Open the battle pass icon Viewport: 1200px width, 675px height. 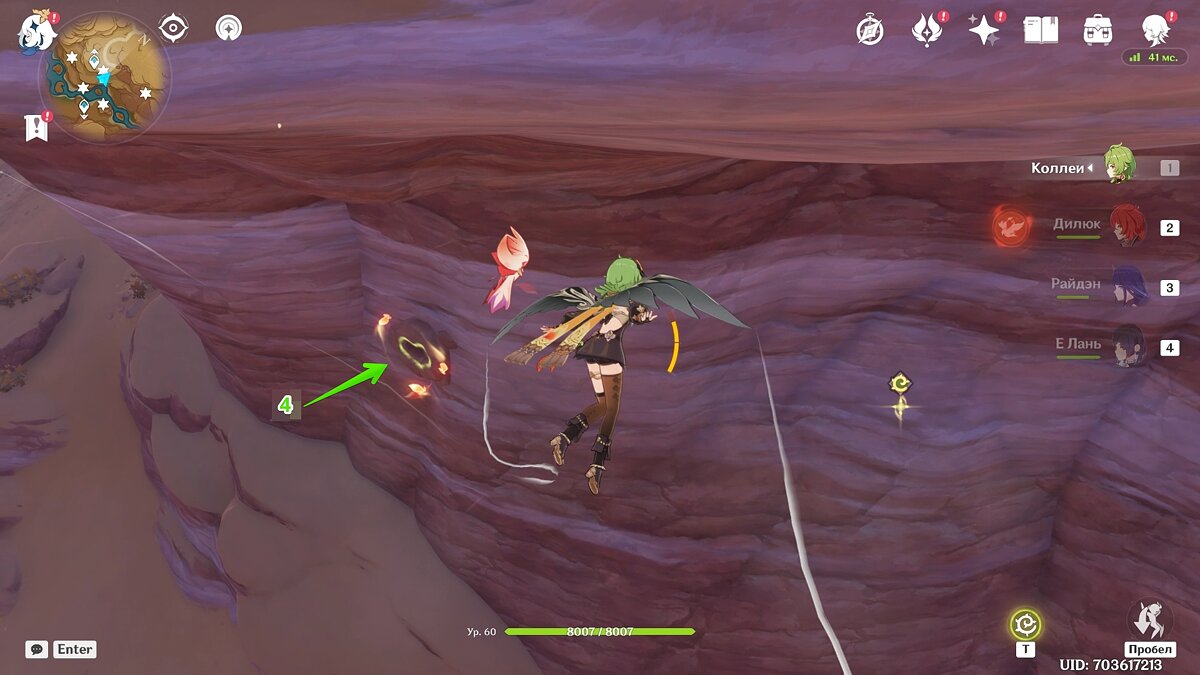pyautogui.click(x=927, y=30)
